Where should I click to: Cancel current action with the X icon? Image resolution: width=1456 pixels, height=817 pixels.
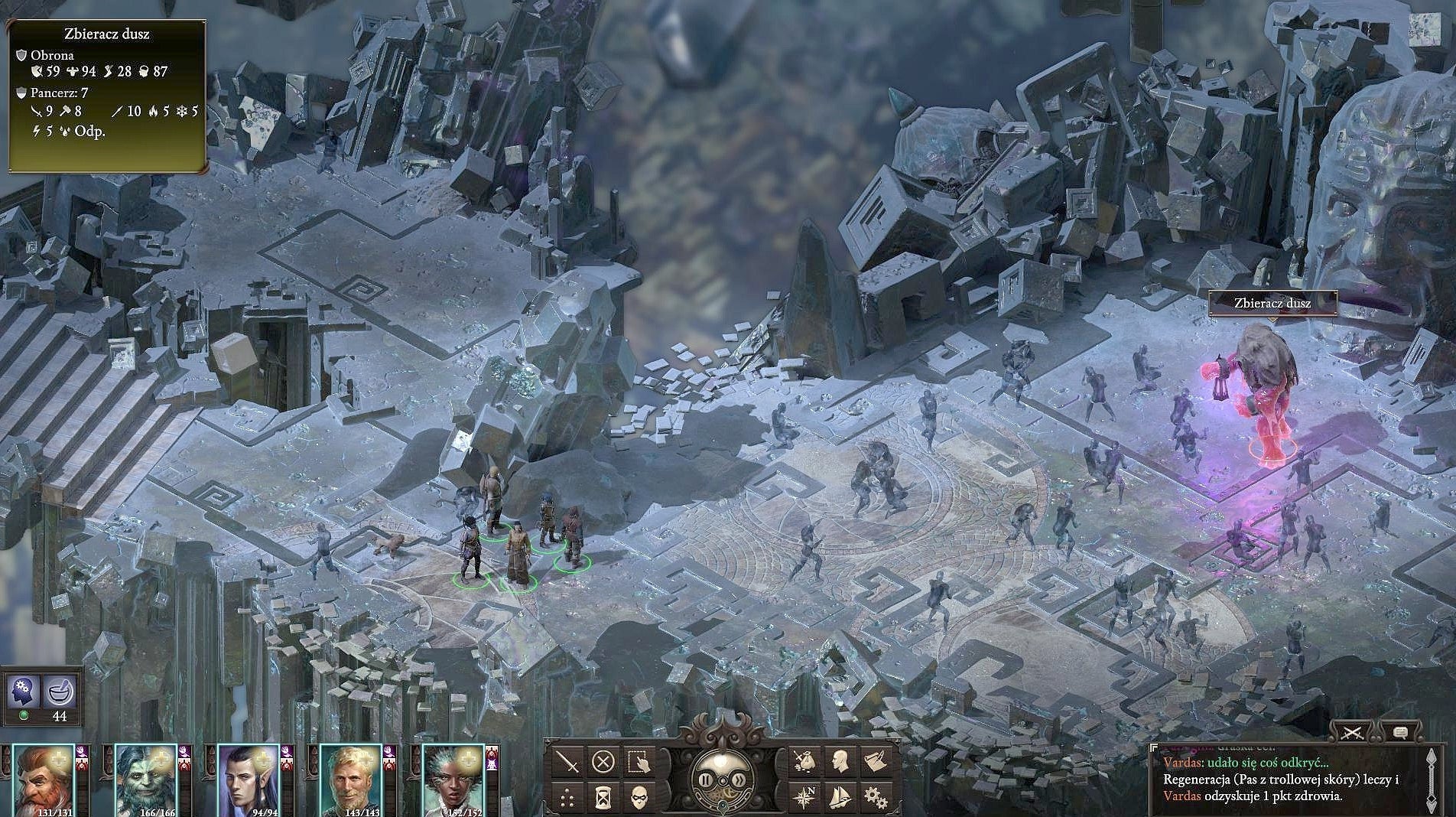[x=602, y=762]
